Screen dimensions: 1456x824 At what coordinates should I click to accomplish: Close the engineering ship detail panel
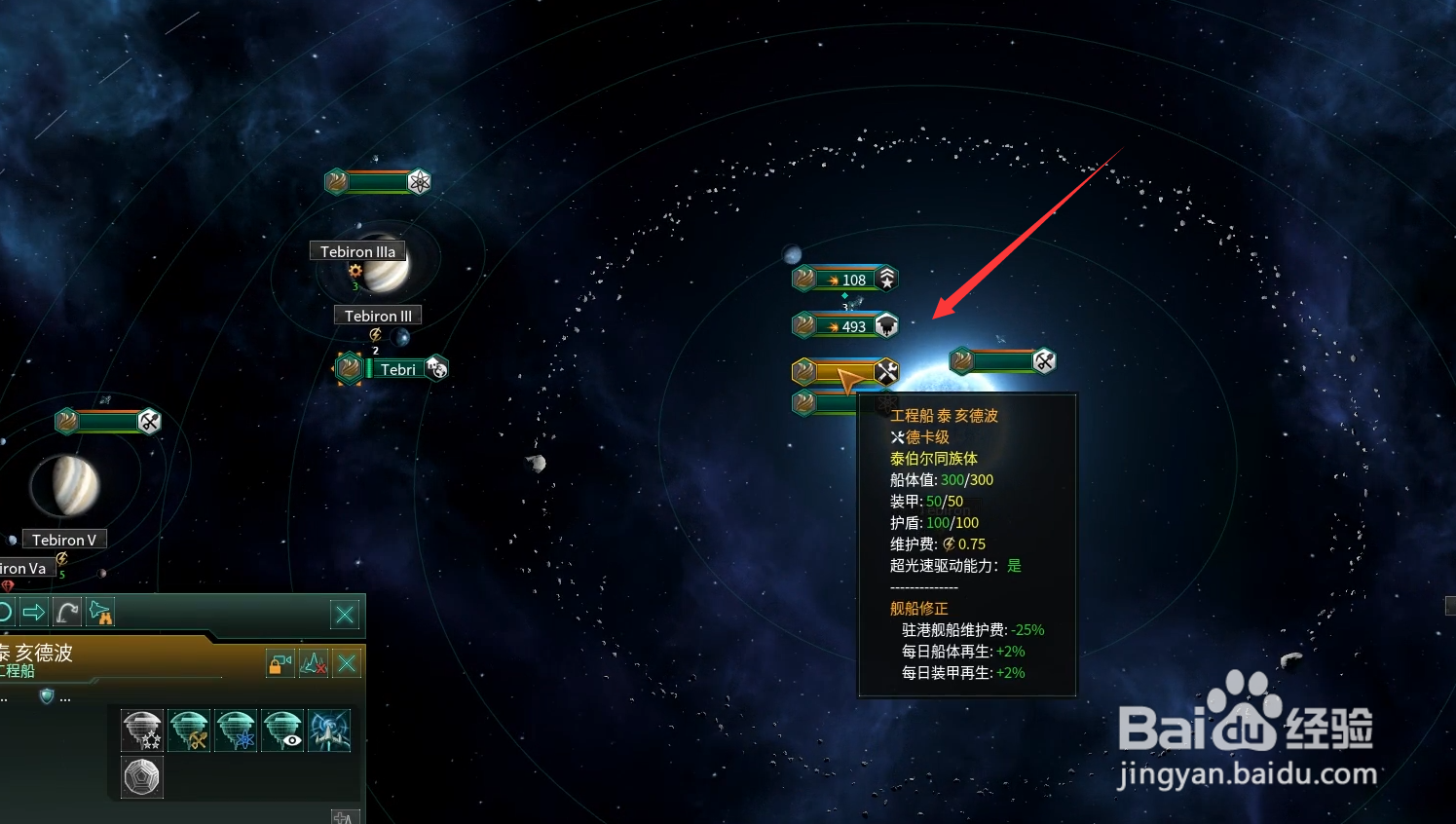click(x=347, y=663)
